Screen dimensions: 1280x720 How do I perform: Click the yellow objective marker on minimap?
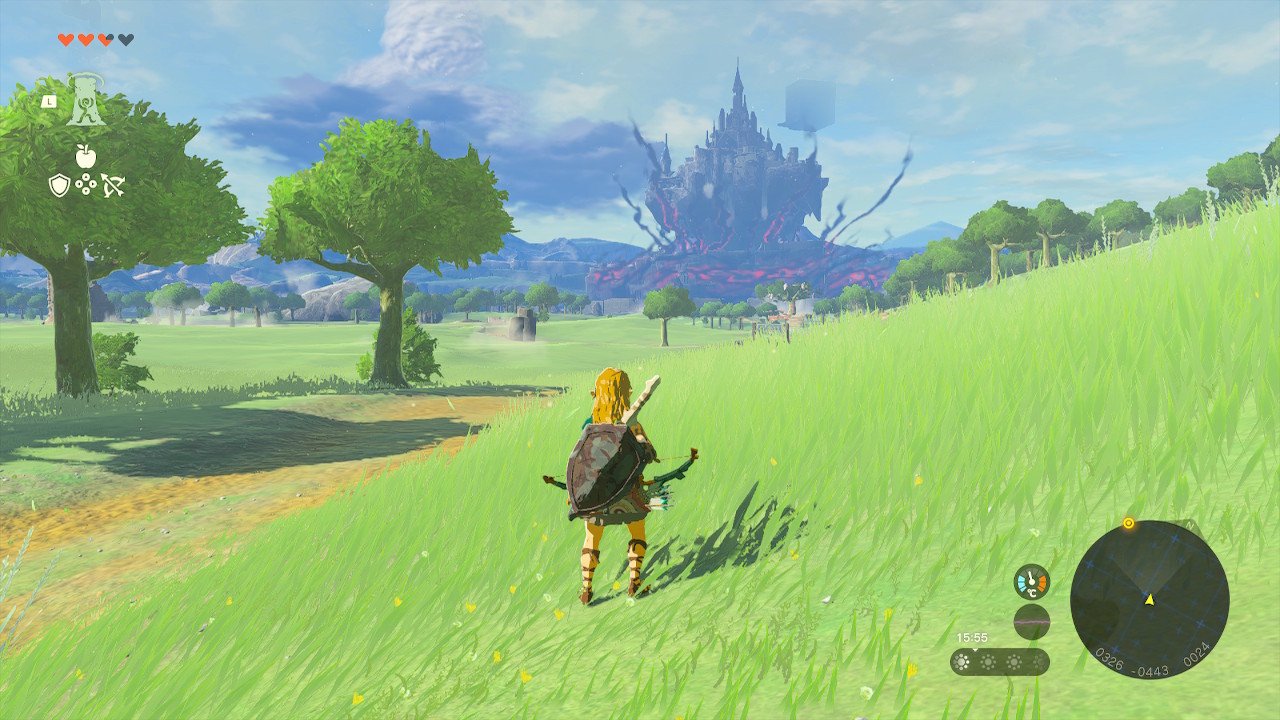pos(1129,523)
